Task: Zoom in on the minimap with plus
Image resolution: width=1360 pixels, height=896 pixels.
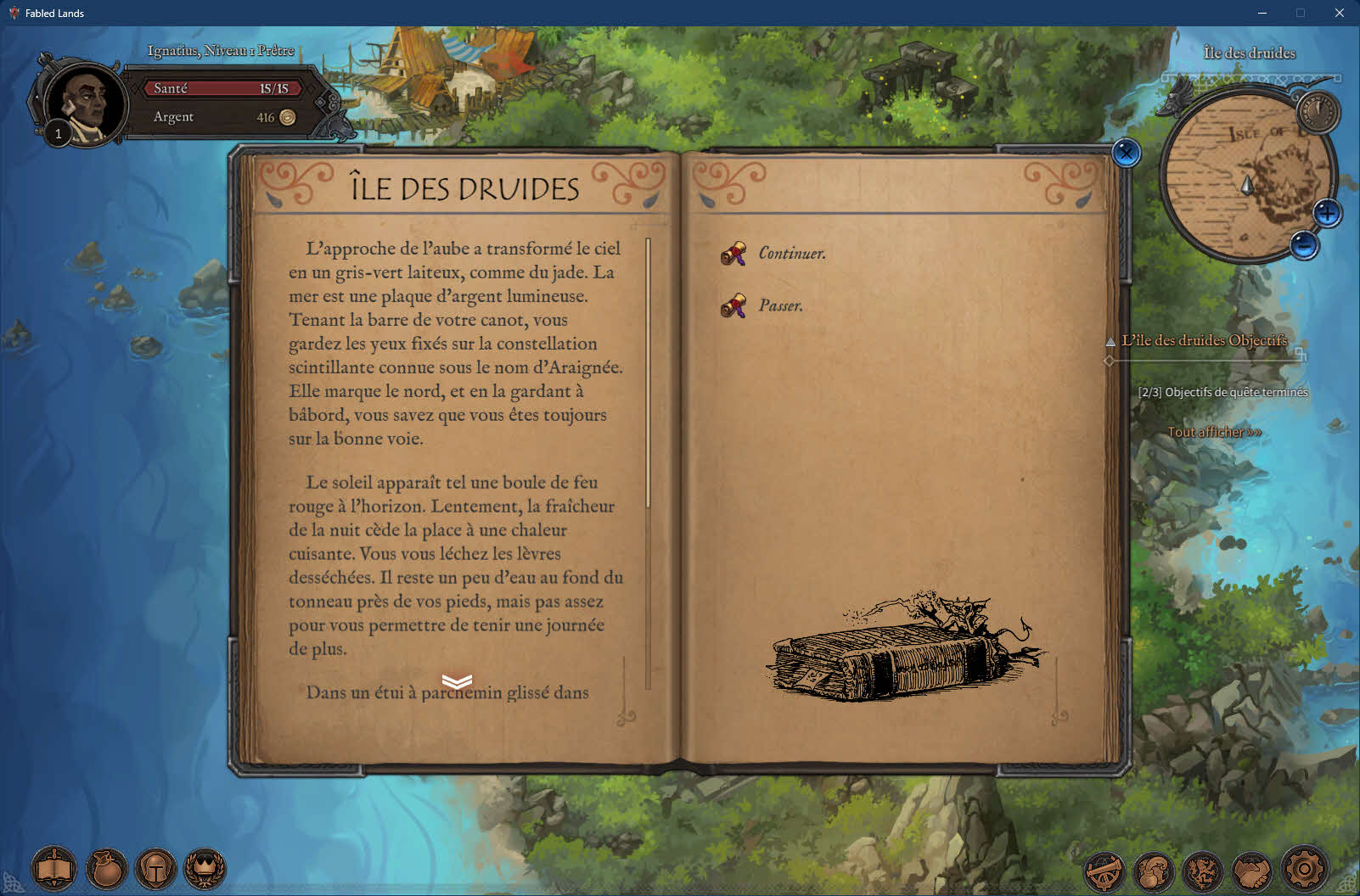Action: (x=1327, y=213)
